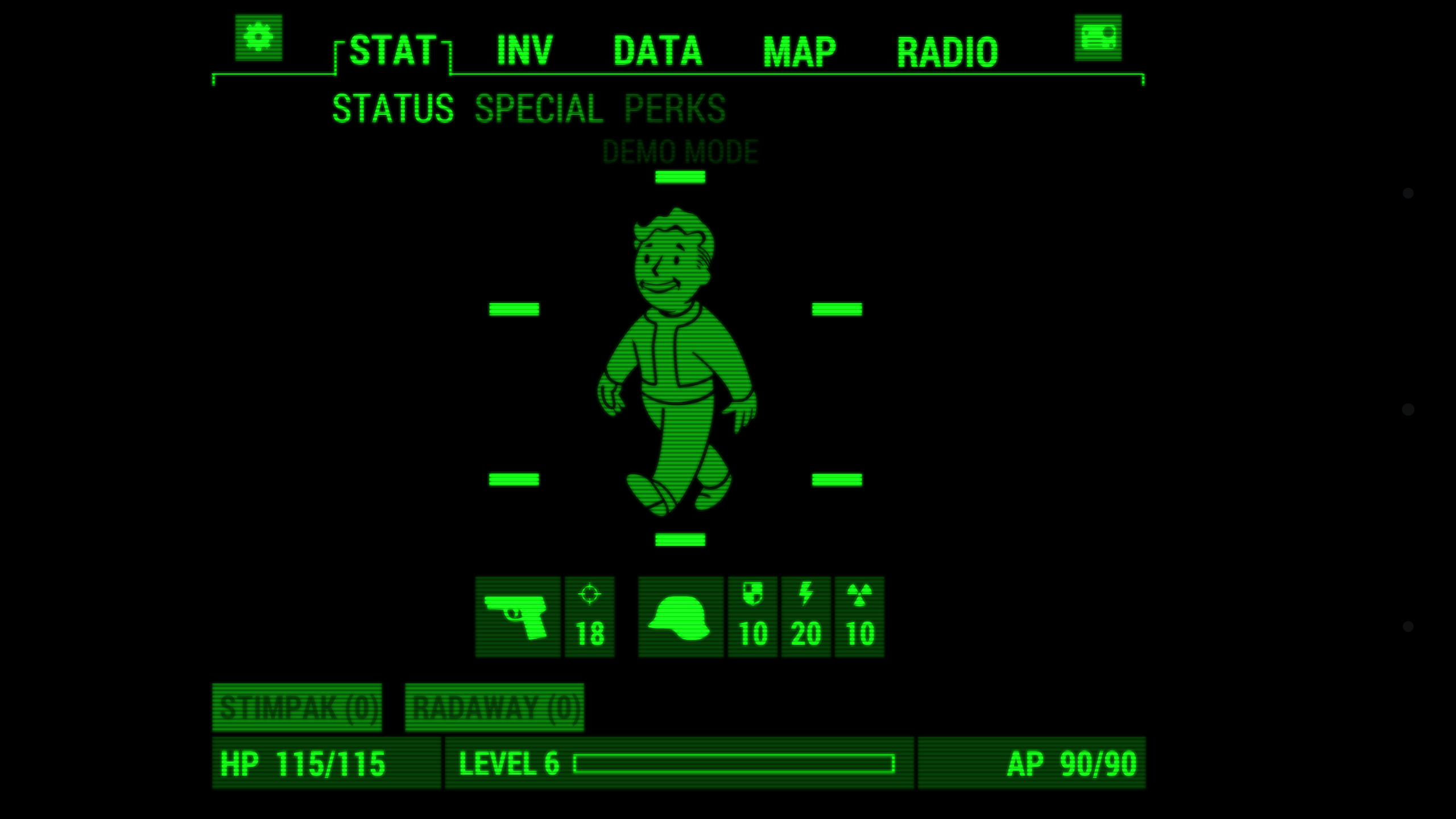Click the helmet armor icon
Screen dimensions: 1456x819
pyautogui.click(x=681, y=617)
